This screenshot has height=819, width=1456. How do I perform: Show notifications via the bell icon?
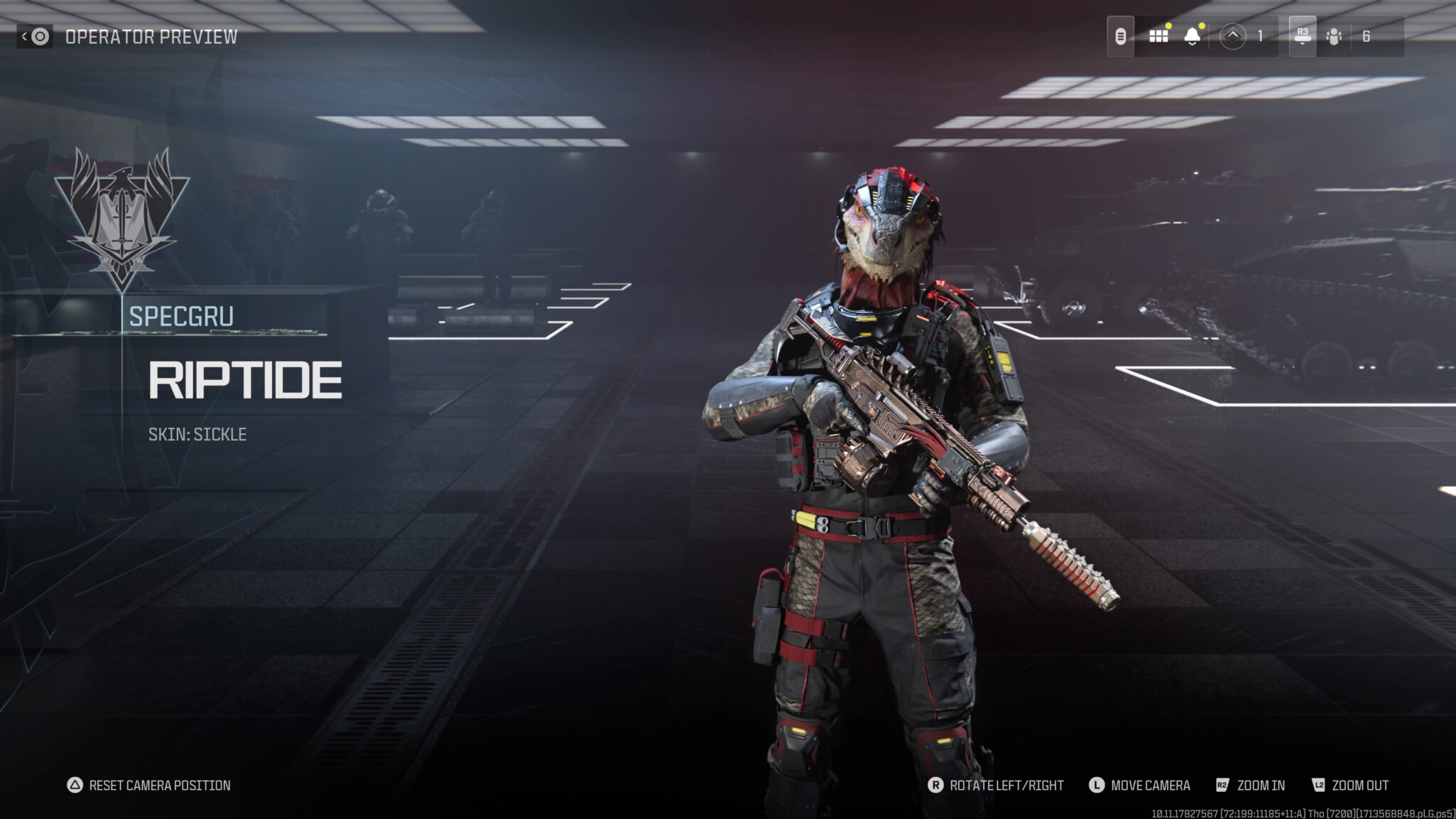(x=1192, y=36)
